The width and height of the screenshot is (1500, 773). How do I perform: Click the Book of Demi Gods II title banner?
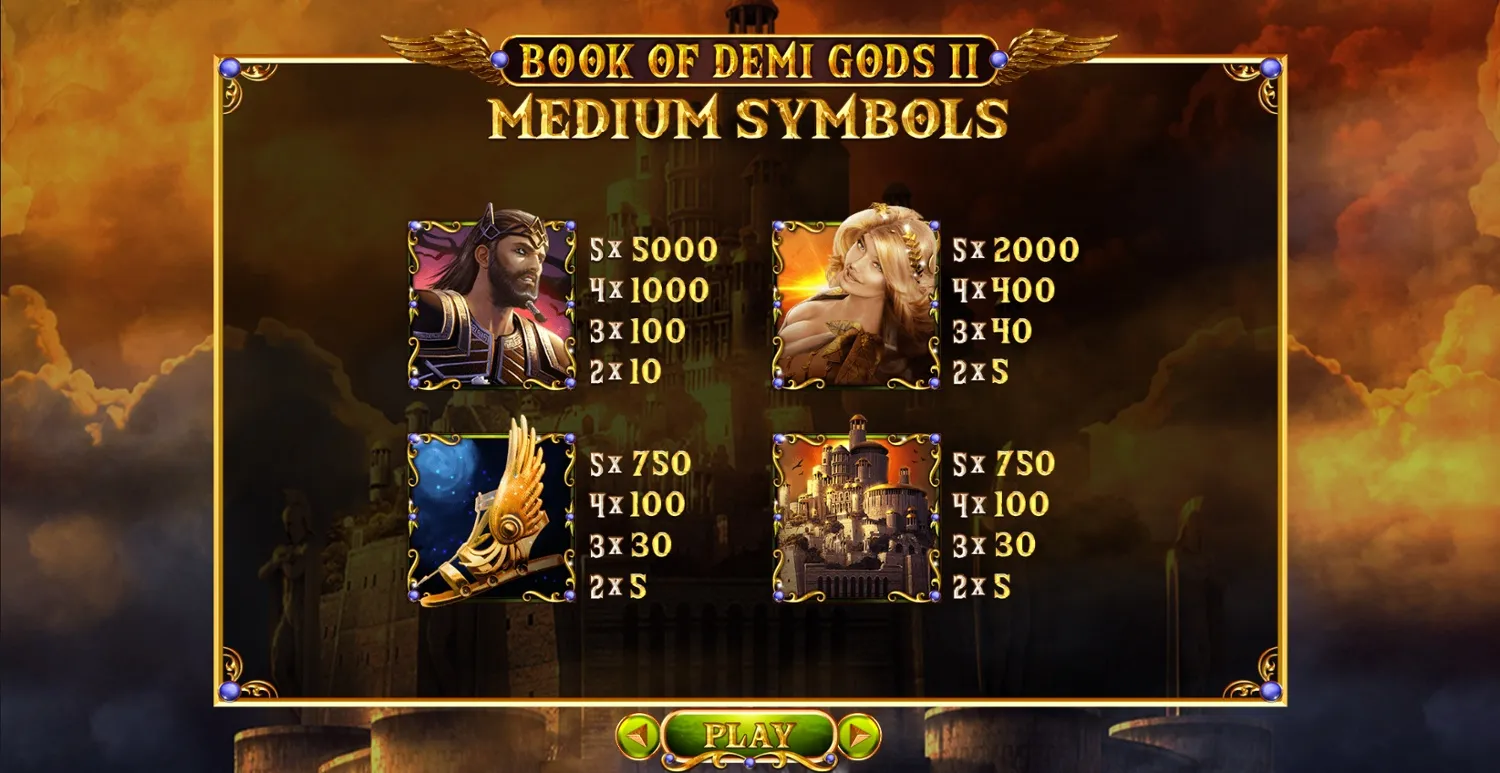[749, 60]
